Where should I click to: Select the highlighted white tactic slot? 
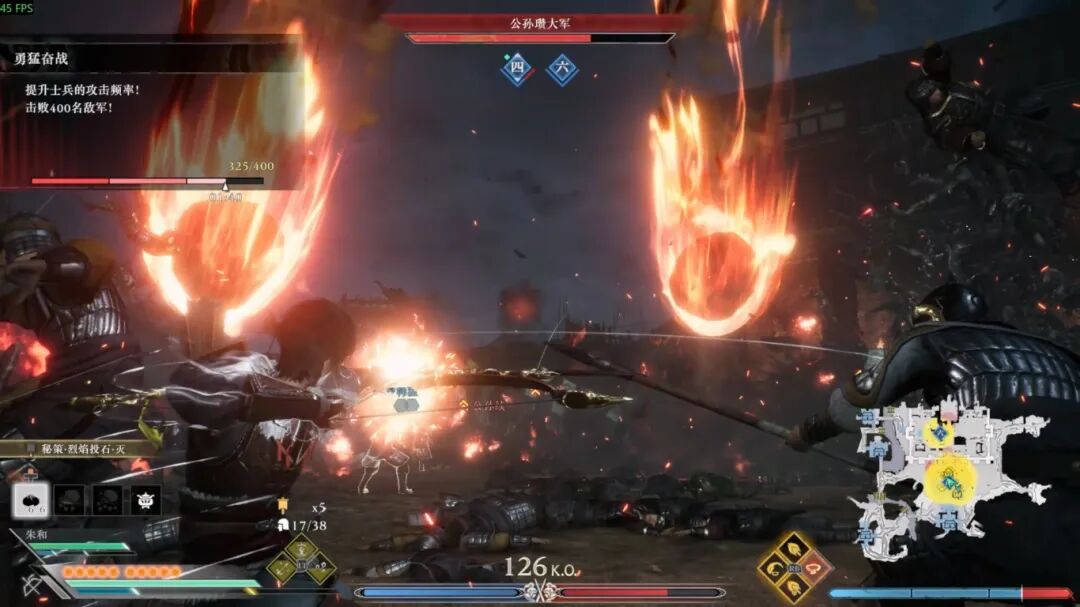[x=31, y=500]
